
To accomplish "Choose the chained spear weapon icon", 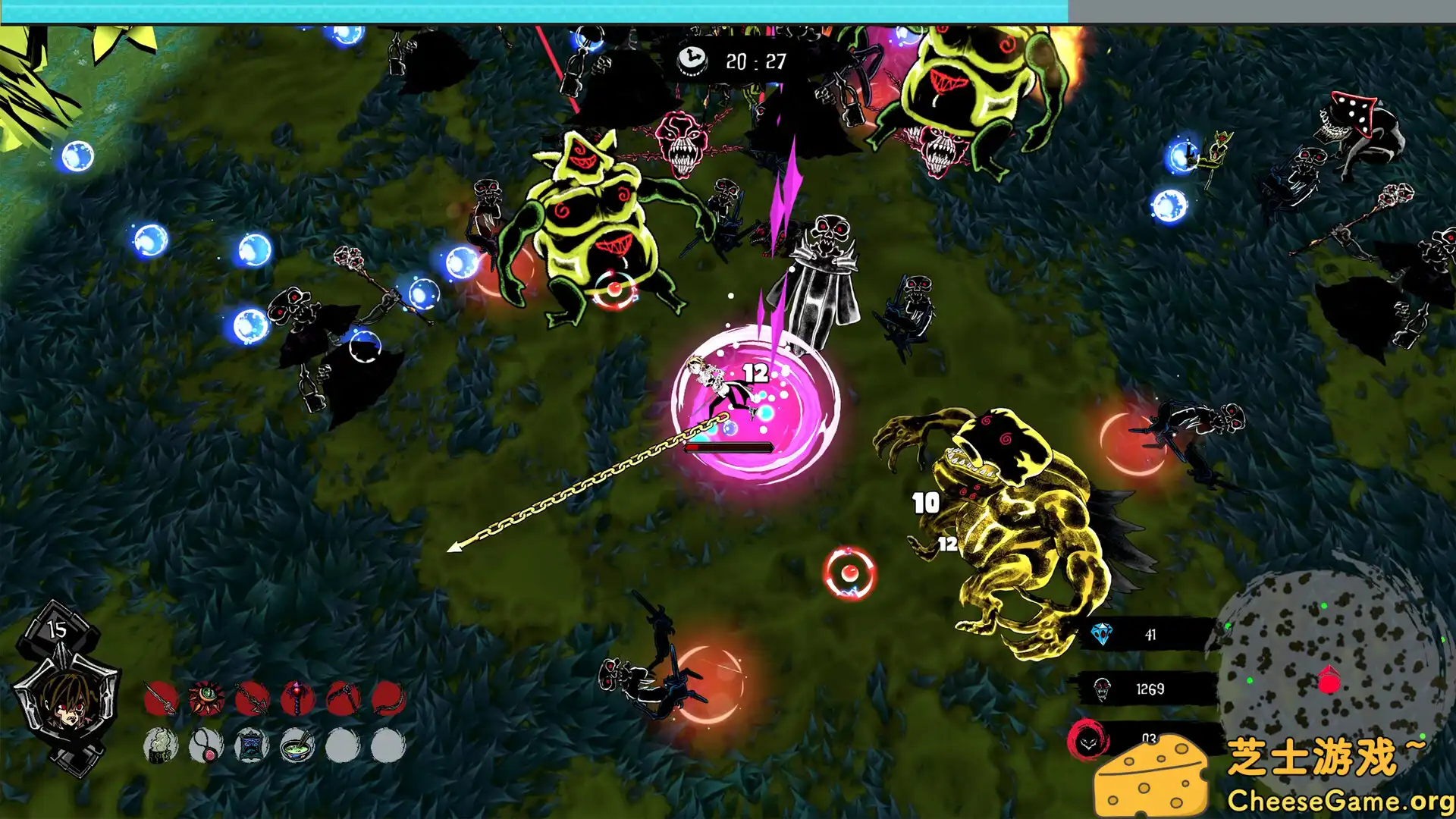I will click(x=252, y=698).
